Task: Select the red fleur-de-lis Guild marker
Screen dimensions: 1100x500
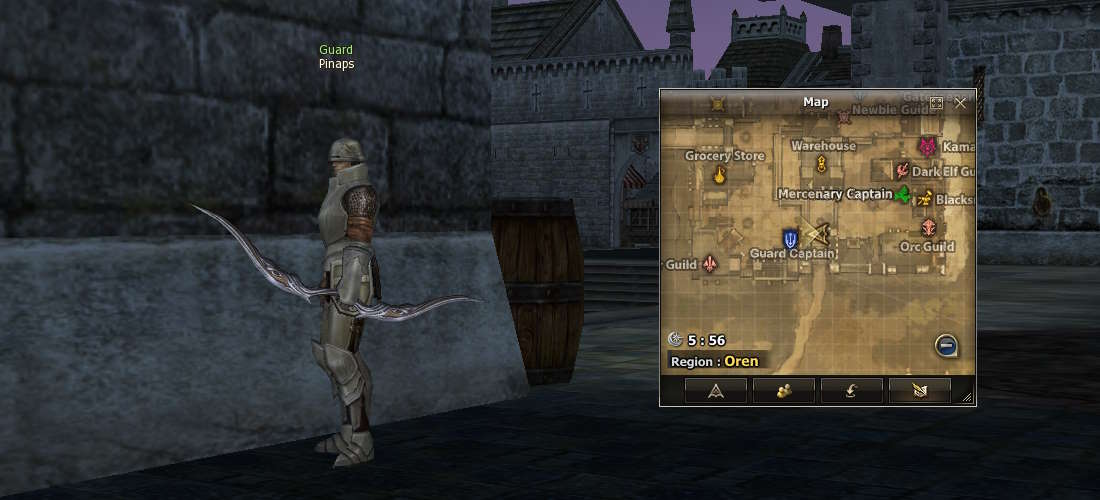Action: point(710,264)
